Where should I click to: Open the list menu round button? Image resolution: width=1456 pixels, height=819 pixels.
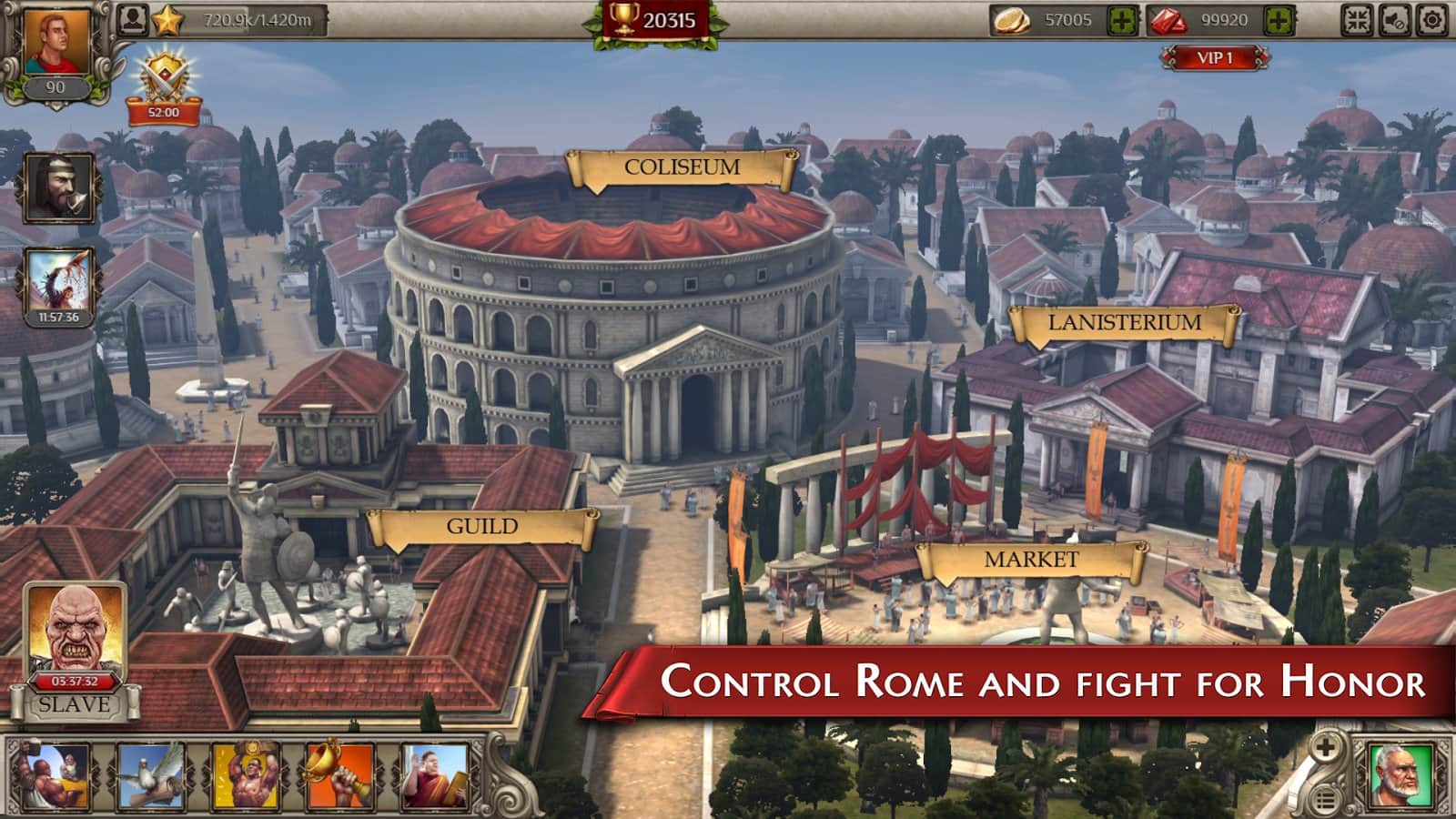[x=1326, y=801]
